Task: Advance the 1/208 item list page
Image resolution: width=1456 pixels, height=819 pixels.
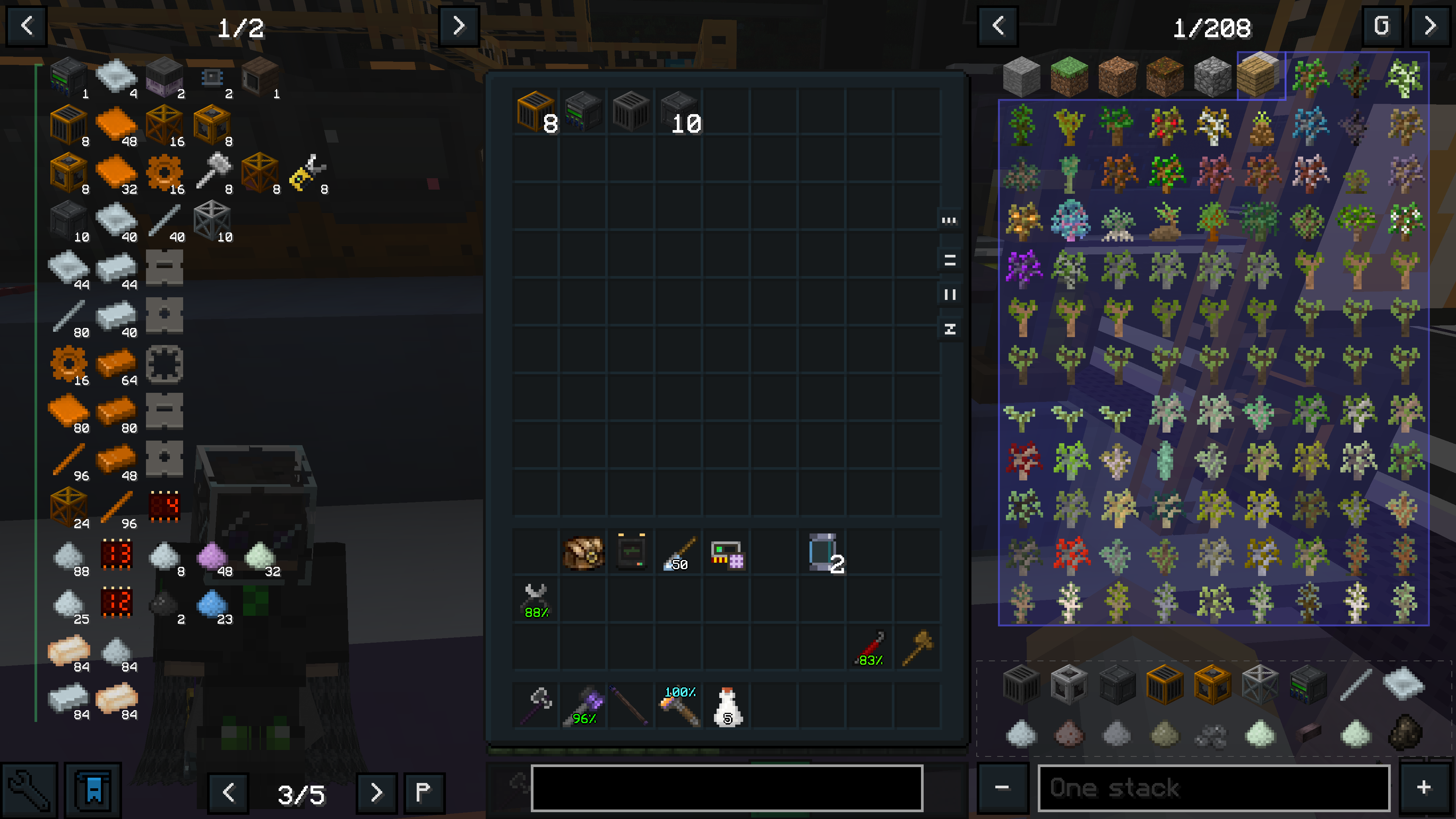Action: (1430, 26)
